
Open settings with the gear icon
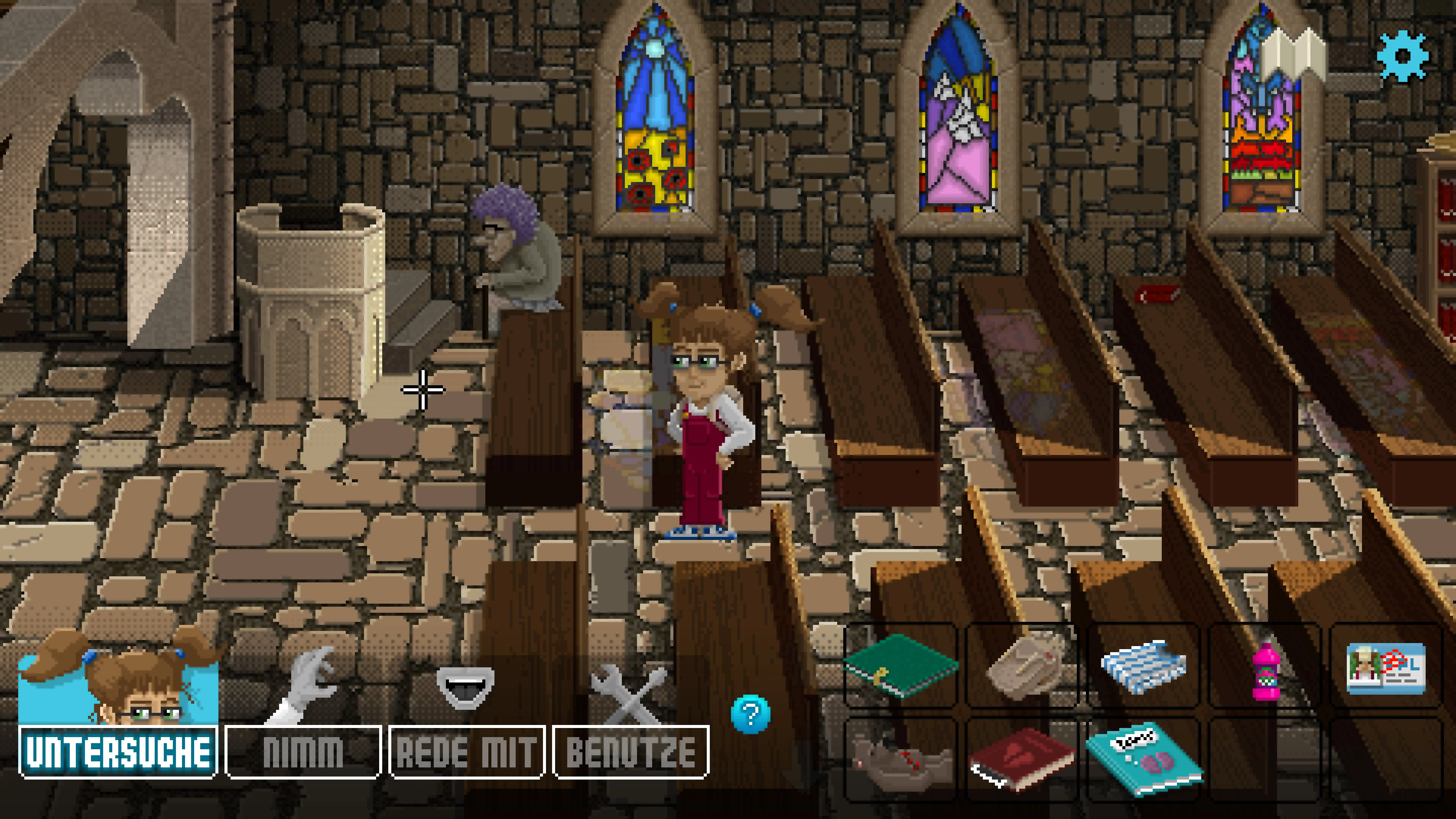(1402, 56)
